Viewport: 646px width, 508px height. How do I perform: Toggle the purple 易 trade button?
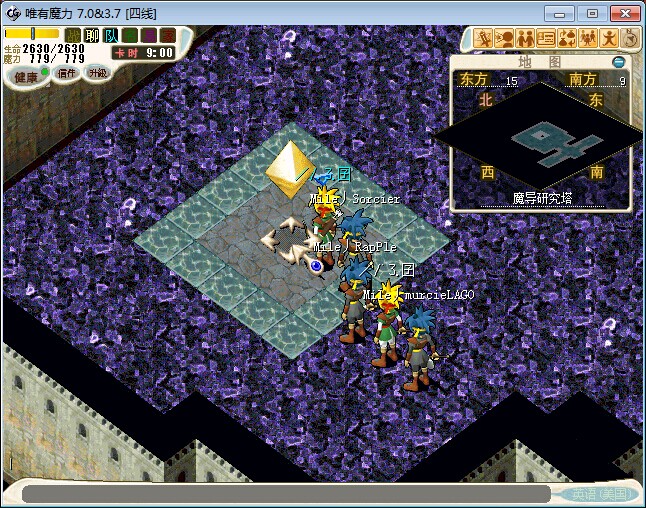[x=148, y=36]
